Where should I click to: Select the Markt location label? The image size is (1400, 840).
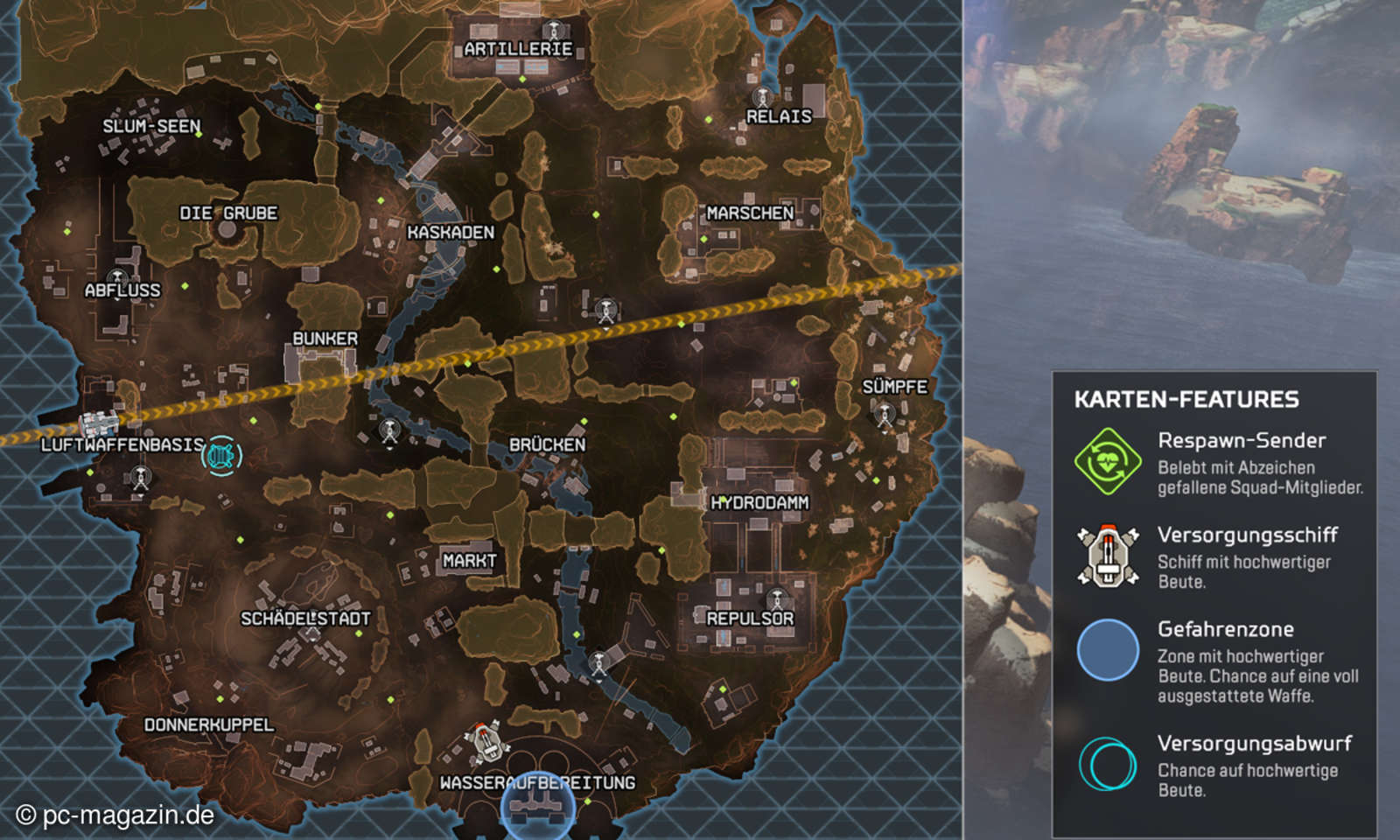click(469, 561)
